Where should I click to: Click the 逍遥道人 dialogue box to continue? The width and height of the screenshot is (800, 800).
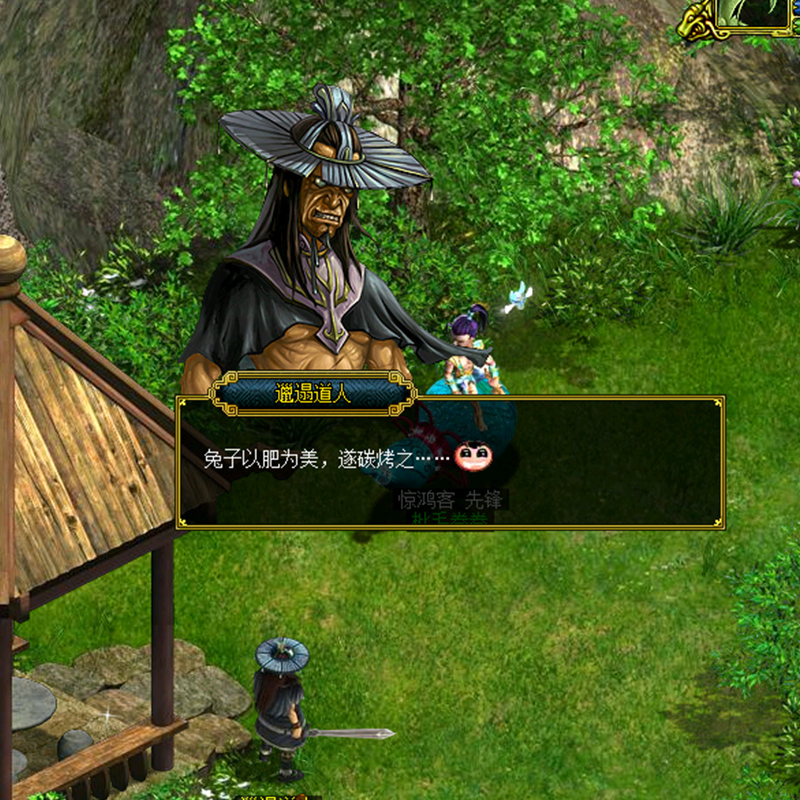pos(450,462)
